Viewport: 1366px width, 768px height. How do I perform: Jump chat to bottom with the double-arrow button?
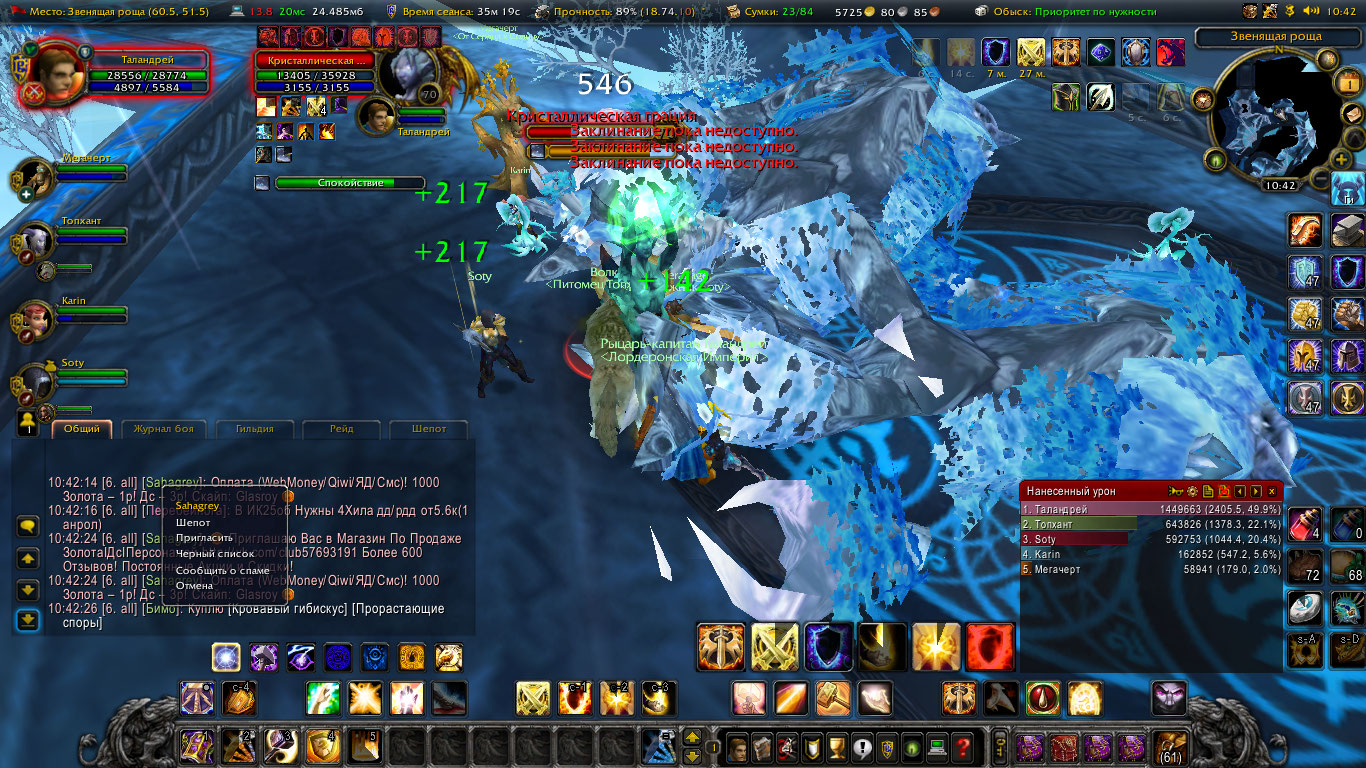(28, 620)
